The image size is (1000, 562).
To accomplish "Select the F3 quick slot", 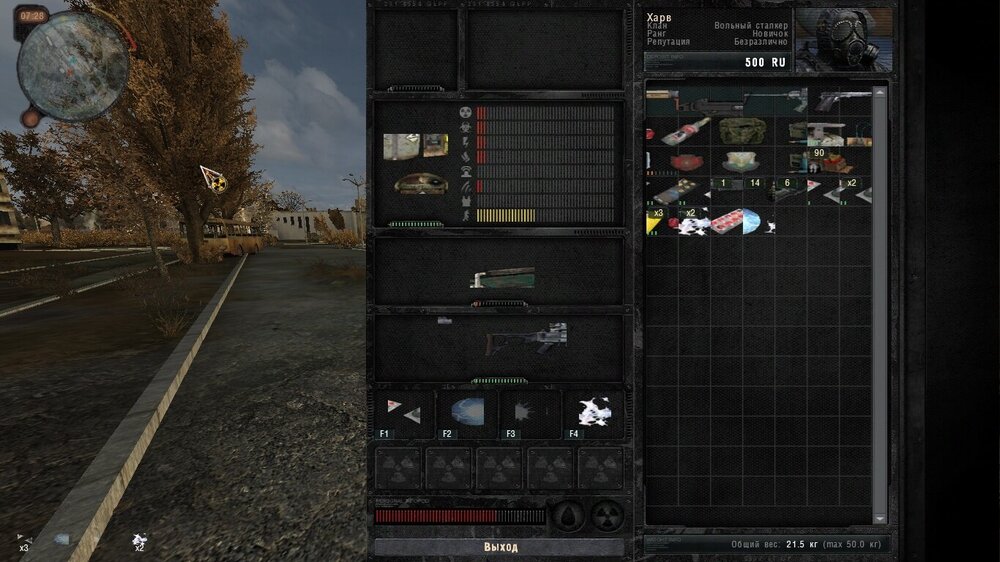I will [x=529, y=413].
